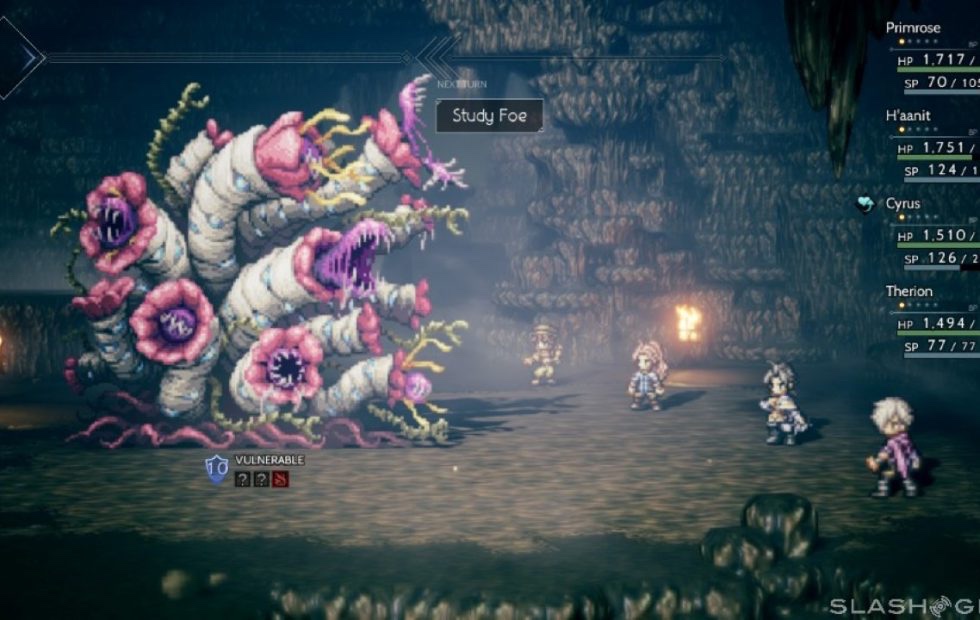This screenshot has width=980, height=620.
Task: Click the blue shield points icon
Action: 216,468
